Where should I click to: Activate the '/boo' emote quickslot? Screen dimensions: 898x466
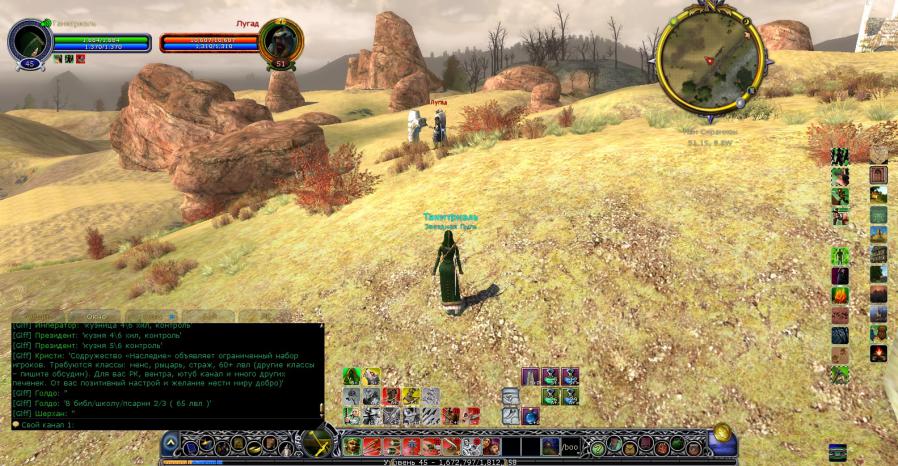pos(569,446)
